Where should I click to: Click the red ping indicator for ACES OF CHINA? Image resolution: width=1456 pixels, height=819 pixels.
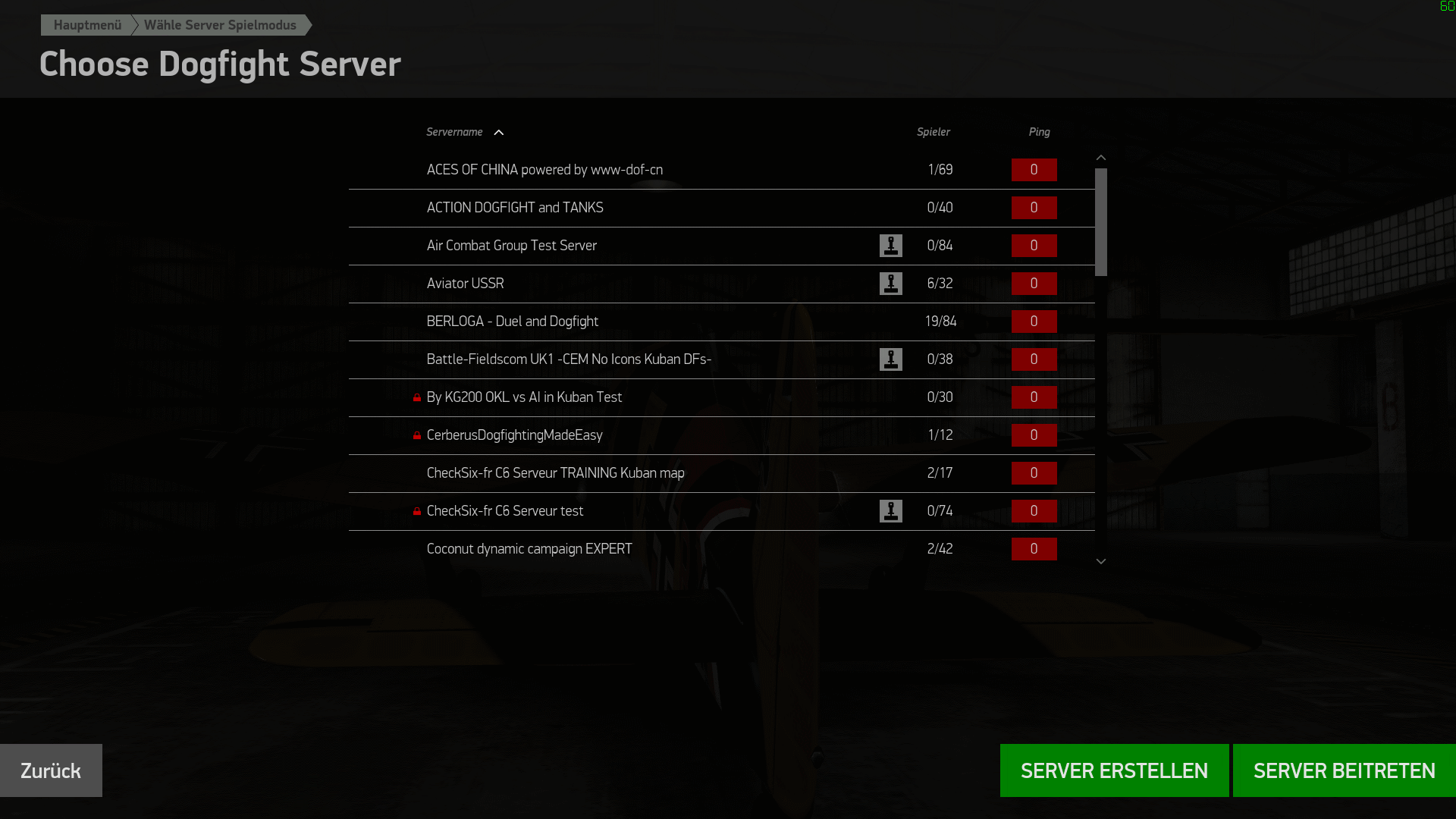pyautogui.click(x=1034, y=170)
